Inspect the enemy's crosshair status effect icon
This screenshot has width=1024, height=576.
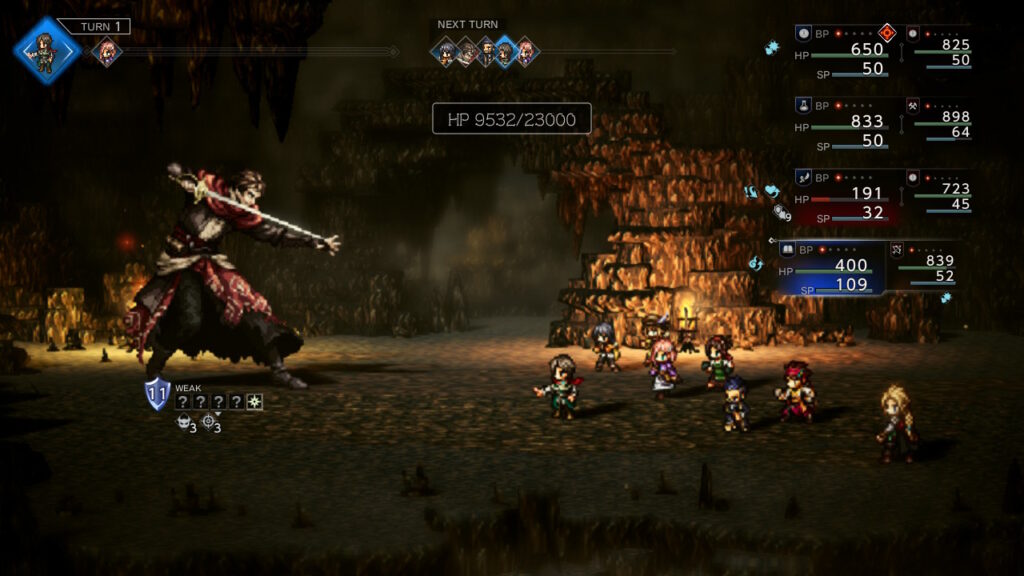(208, 423)
